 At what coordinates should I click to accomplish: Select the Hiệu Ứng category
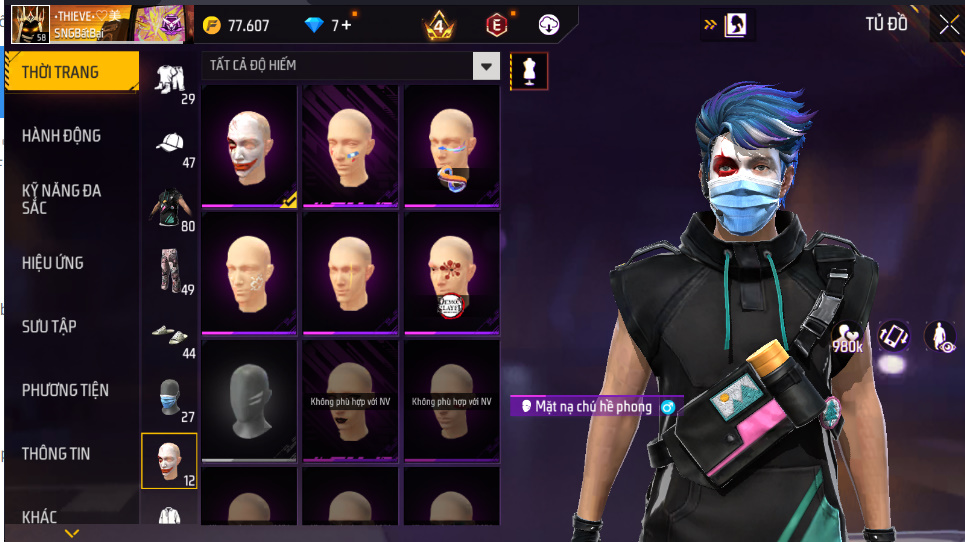tap(53, 263)
